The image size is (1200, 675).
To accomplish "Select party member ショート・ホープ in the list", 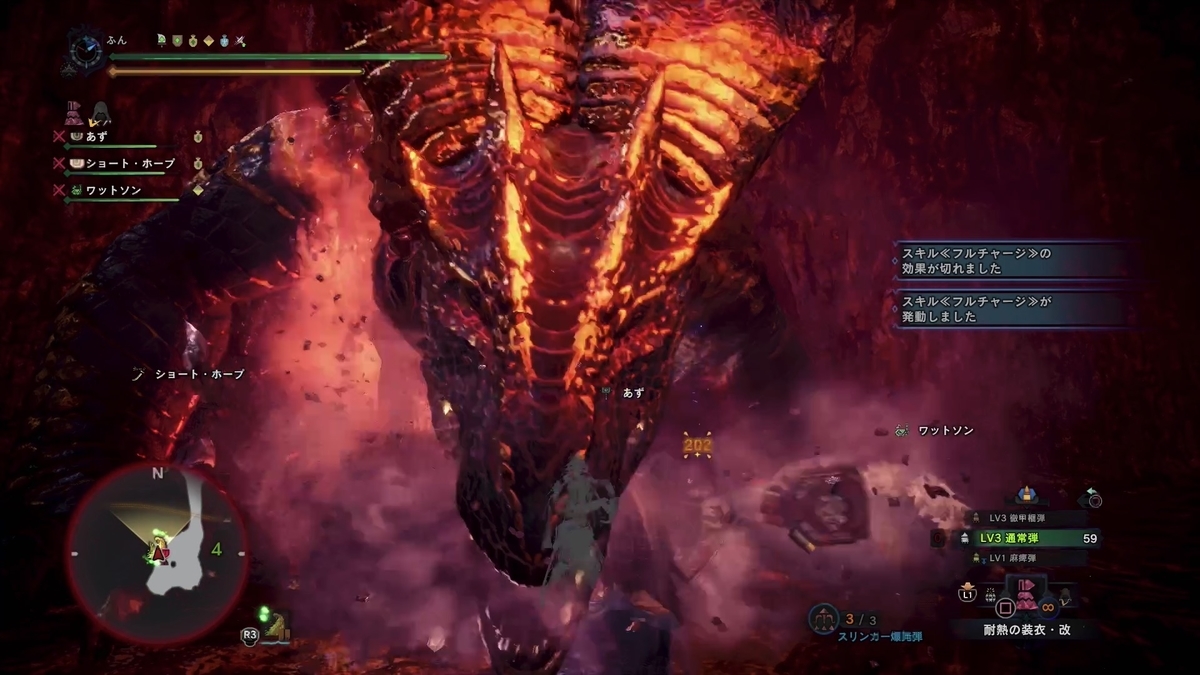I will coord(115,162).
